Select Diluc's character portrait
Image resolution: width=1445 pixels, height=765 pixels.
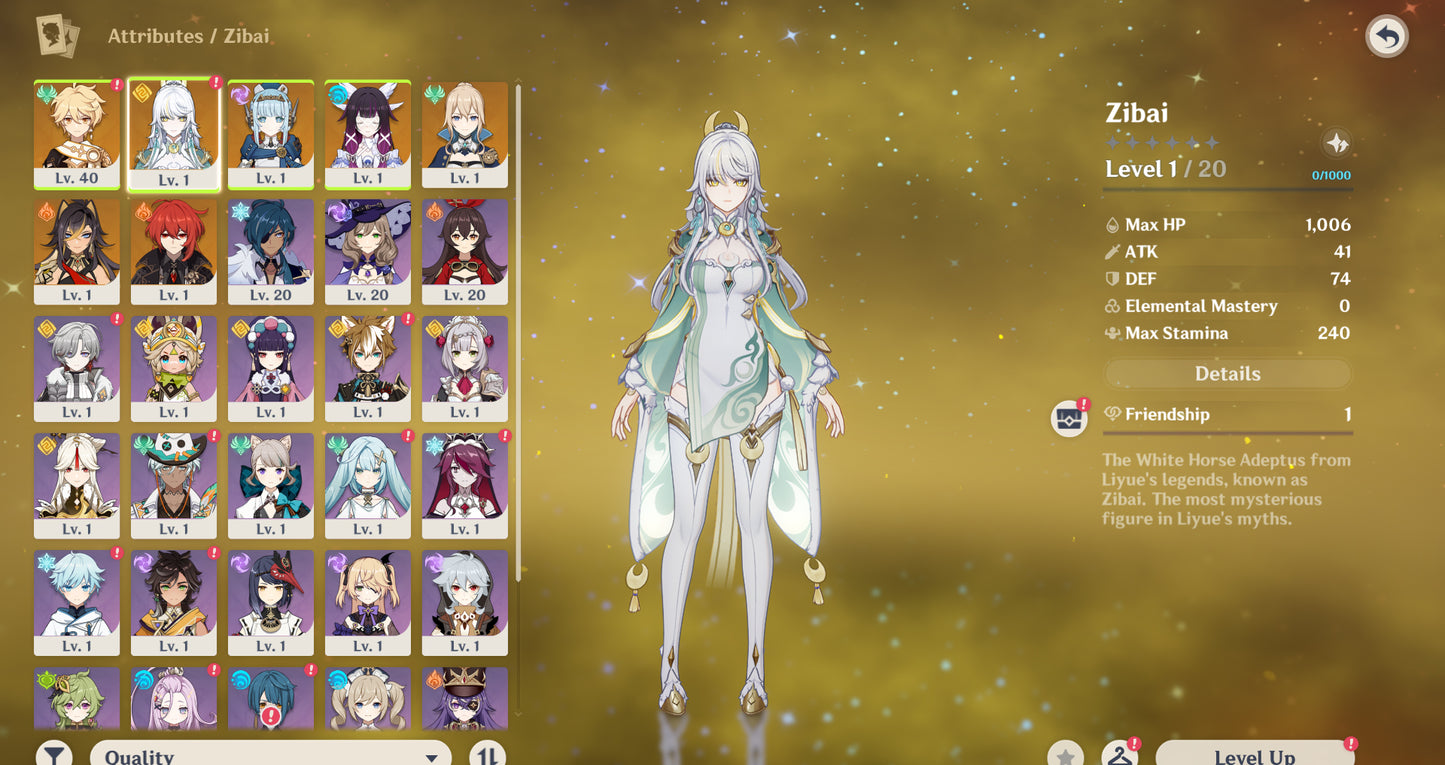(x=174, y=251)
